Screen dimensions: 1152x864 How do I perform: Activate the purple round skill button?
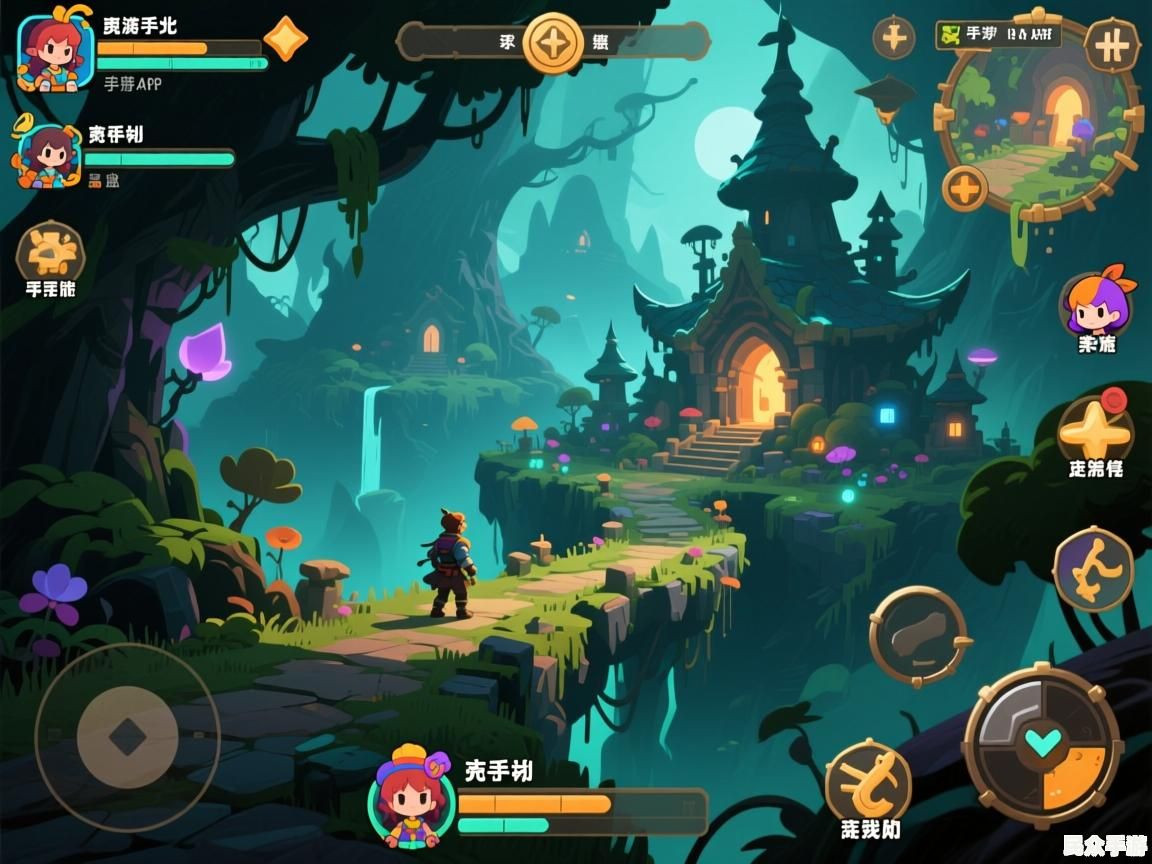(1094, 569)
